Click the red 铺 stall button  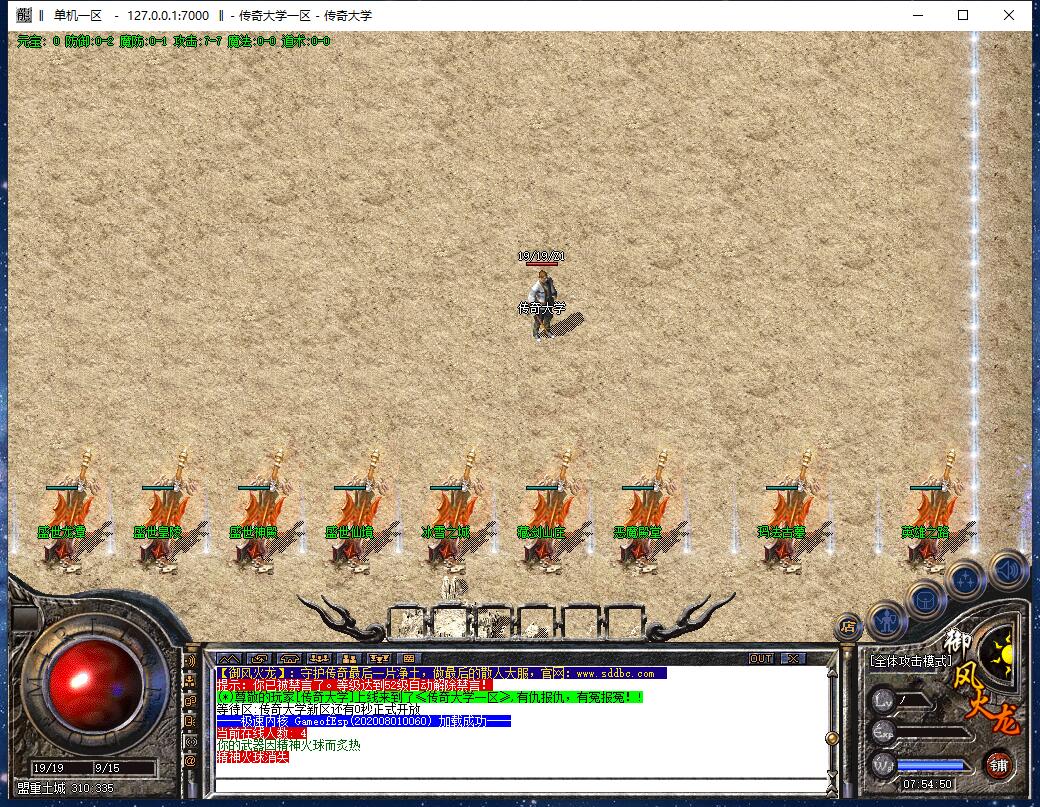pyautogui.click(x=998, y=765)
